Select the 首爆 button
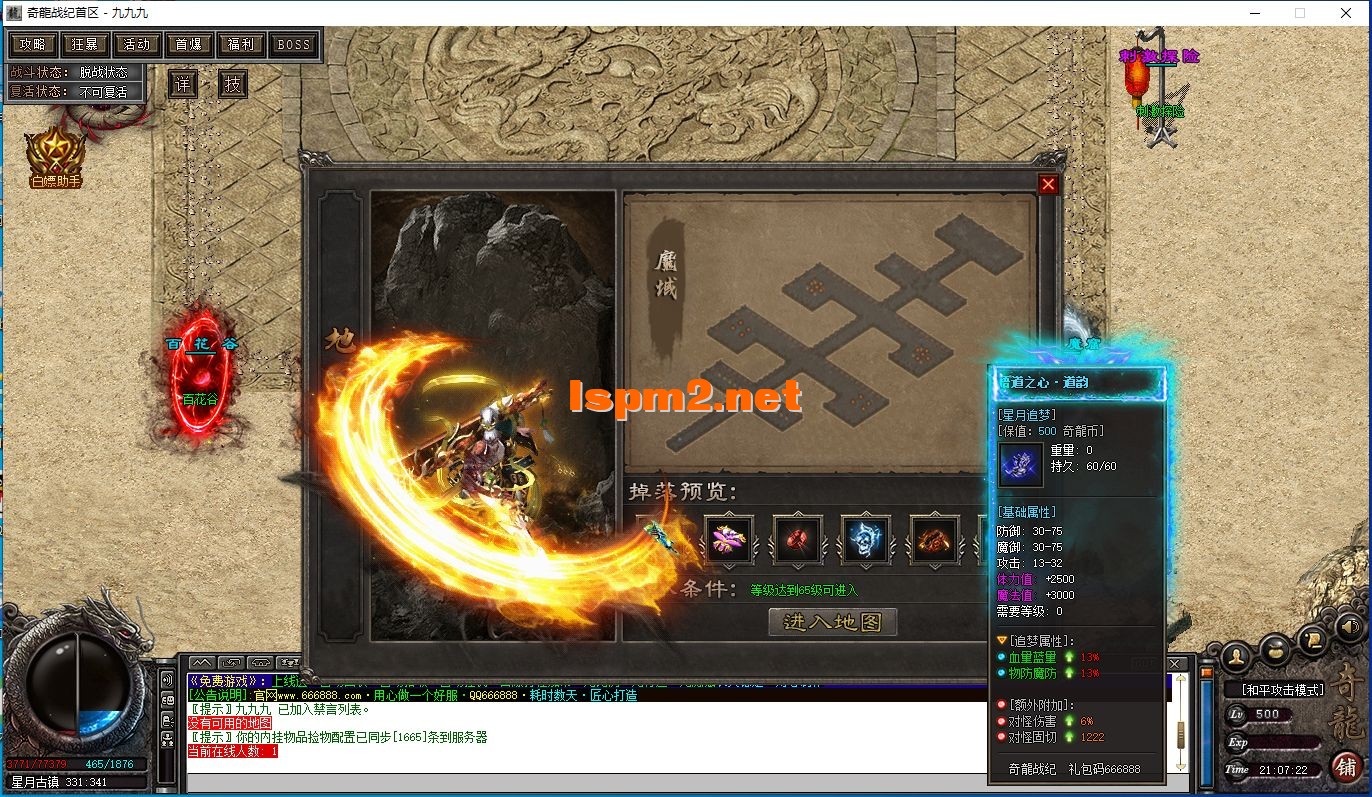Image resolution: width=1372 pixels, height=797 pixels. [189, 44]
